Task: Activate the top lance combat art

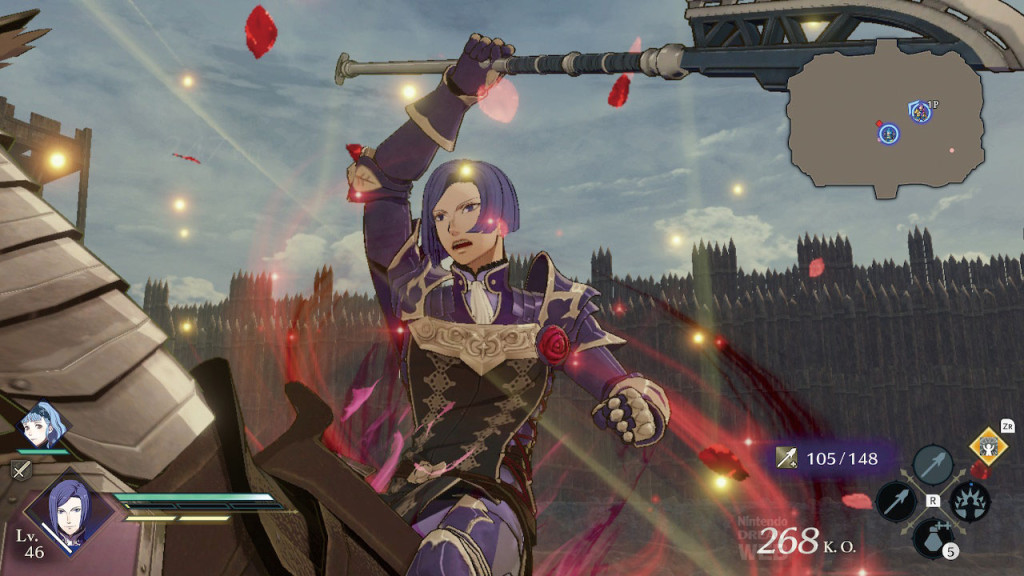Action: [932, 465]
